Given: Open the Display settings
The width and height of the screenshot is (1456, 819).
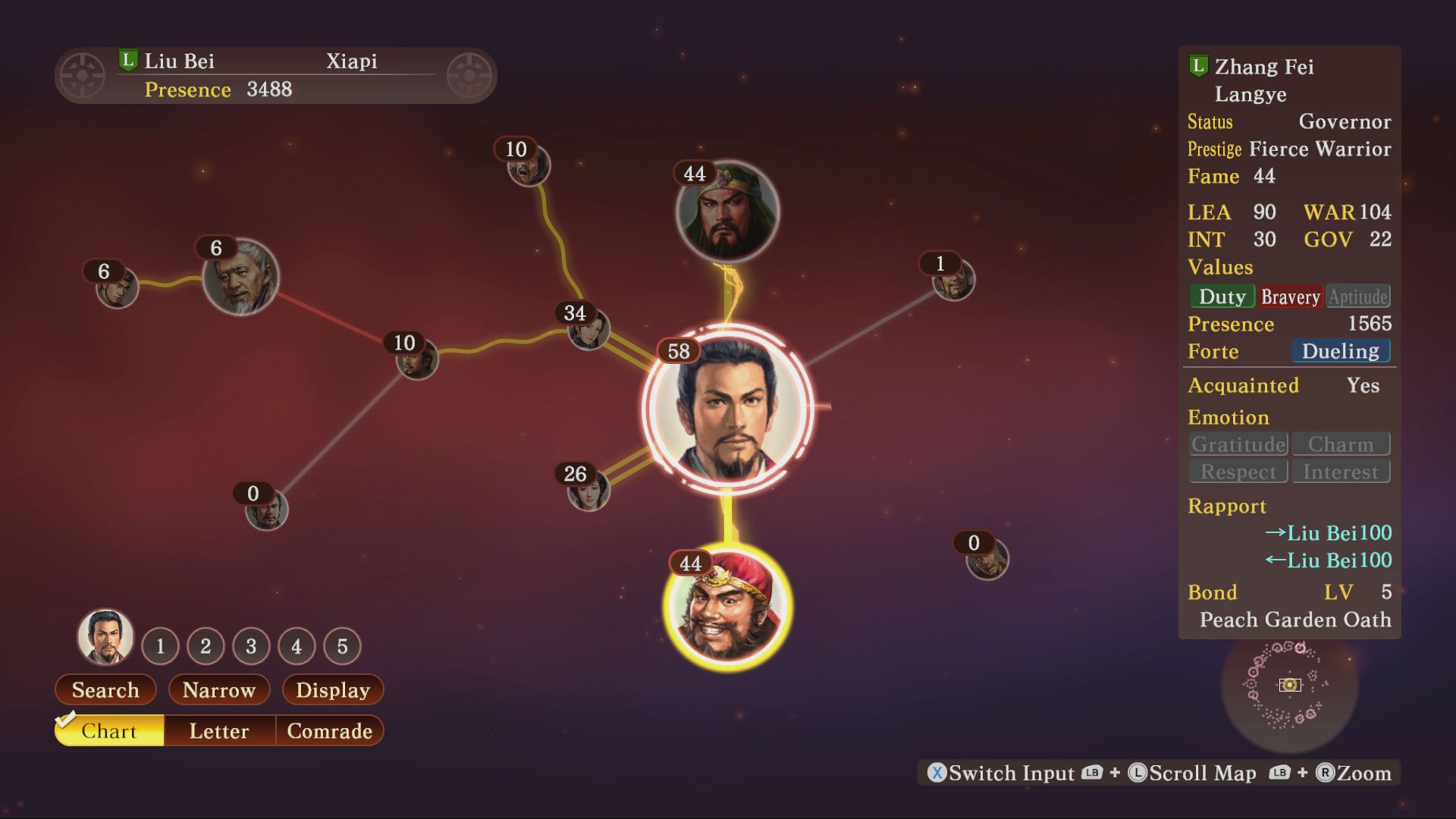Looking at the screenshot, I should pyautogui.click(x=332, y=689).
